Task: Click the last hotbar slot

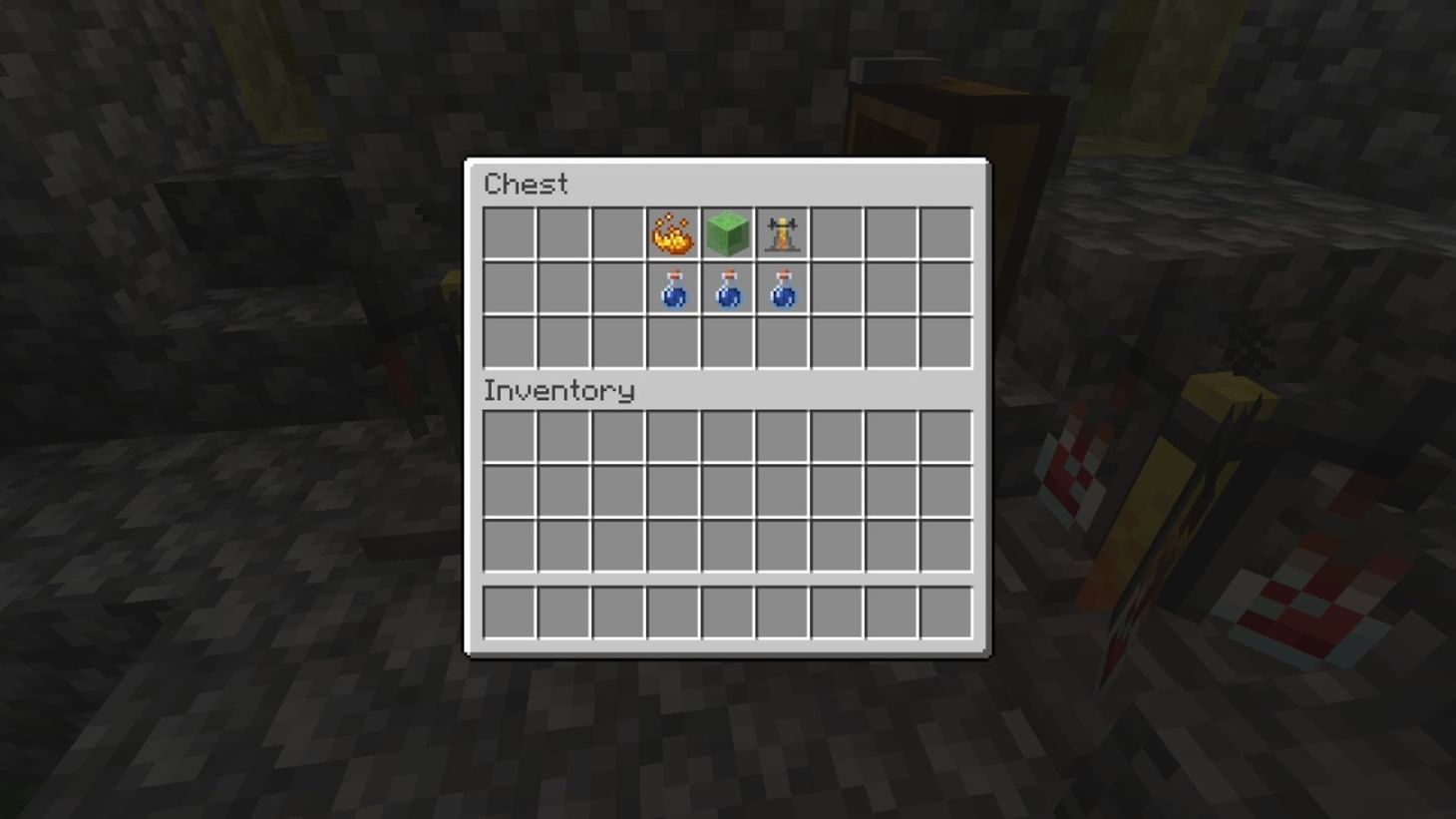Action: click(x=944, y=614)
